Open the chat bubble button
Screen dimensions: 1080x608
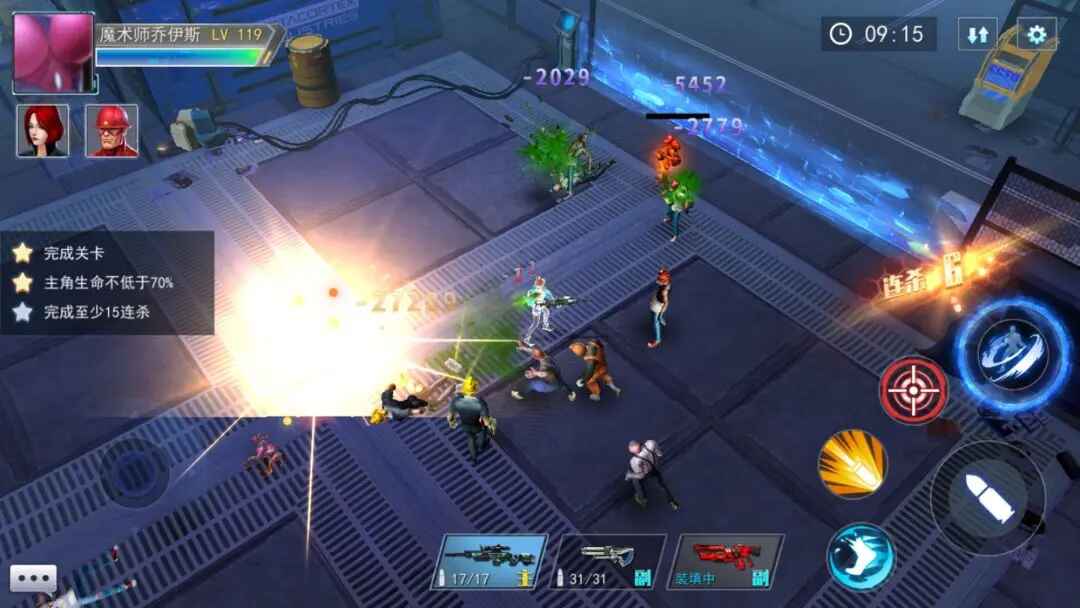(33, 579)
